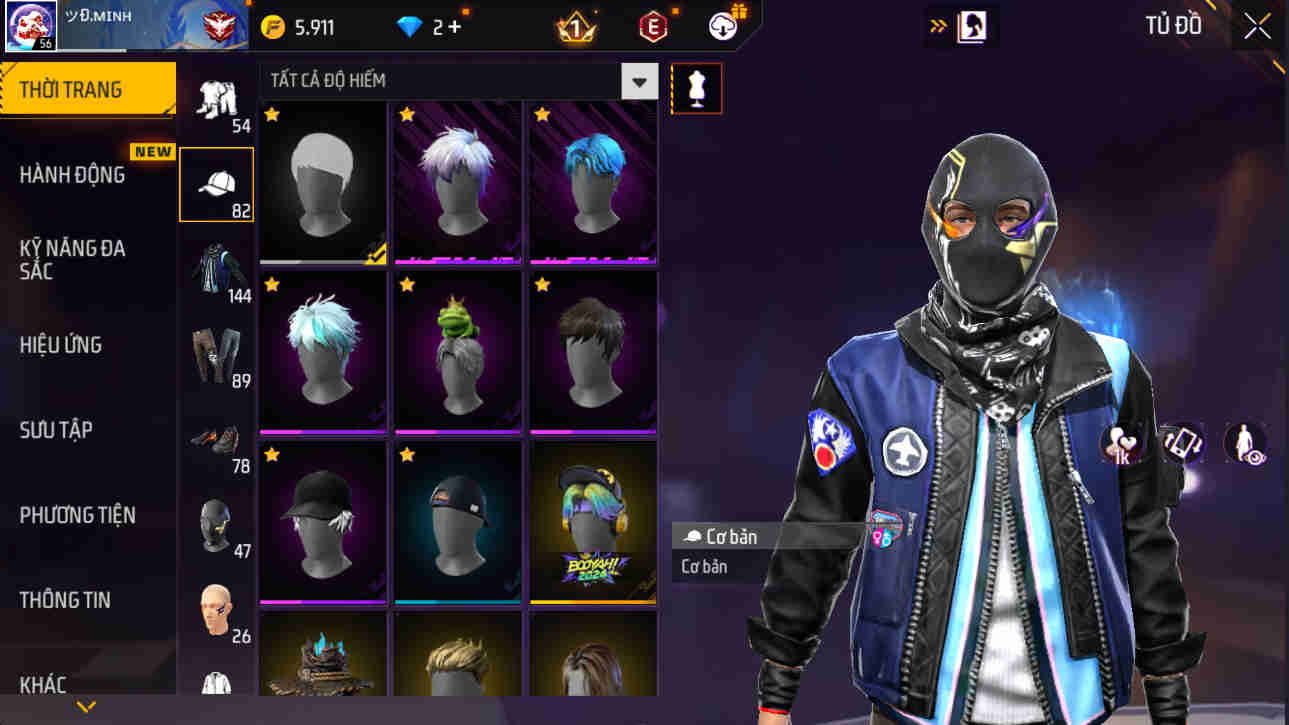Open the dropdown arrow next to rarity filter
This screenshot has width=1289, height=725.
[639, 82]
